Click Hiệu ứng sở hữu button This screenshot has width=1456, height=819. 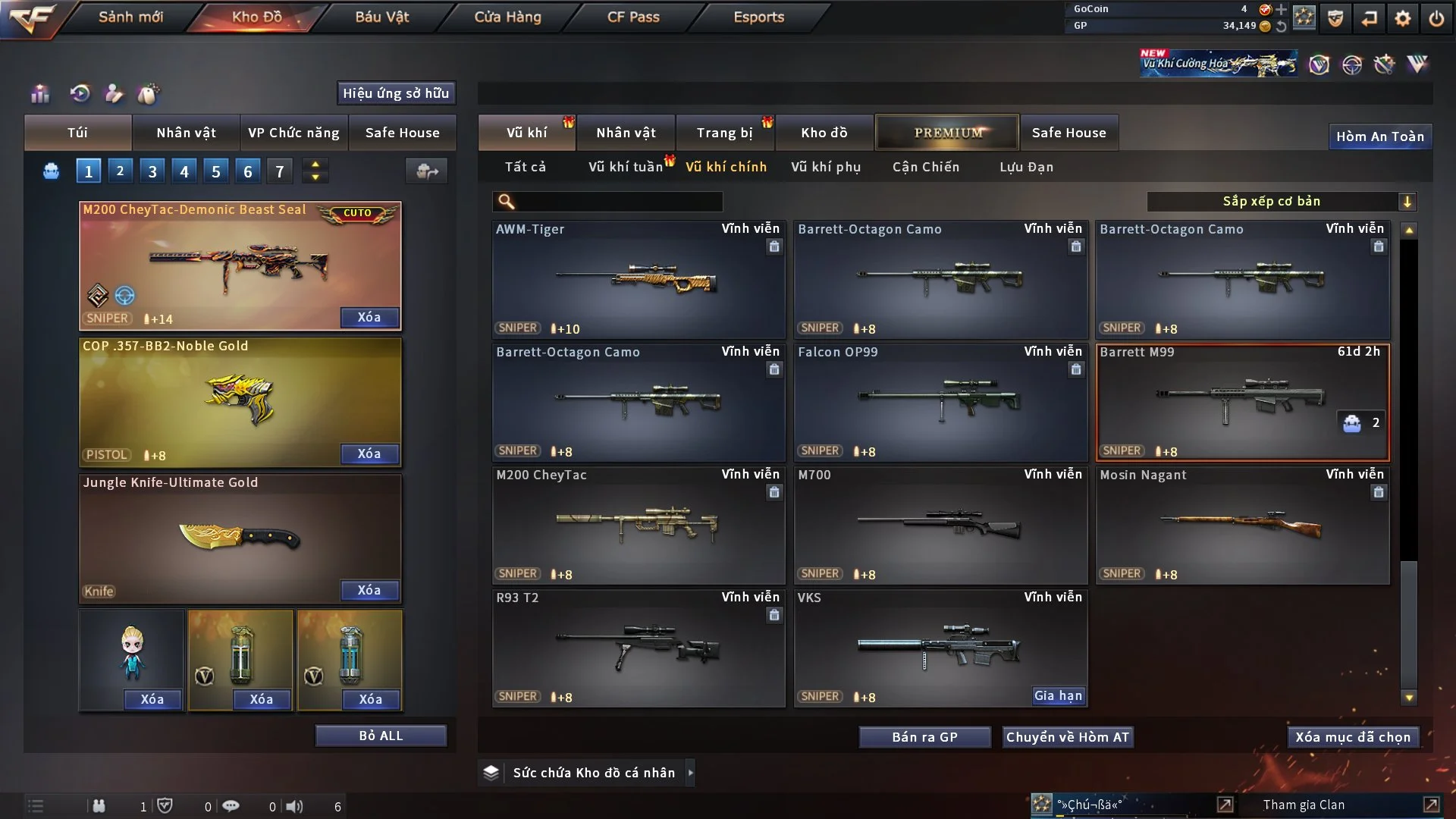(395, 93)
